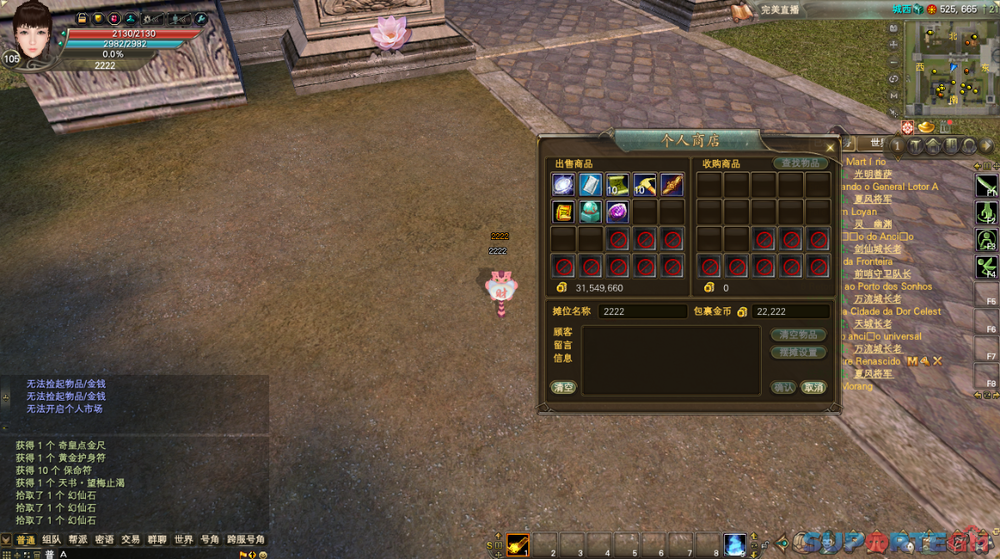
Task: Pick the green scroll stack in shop
Action: (617, 185)
